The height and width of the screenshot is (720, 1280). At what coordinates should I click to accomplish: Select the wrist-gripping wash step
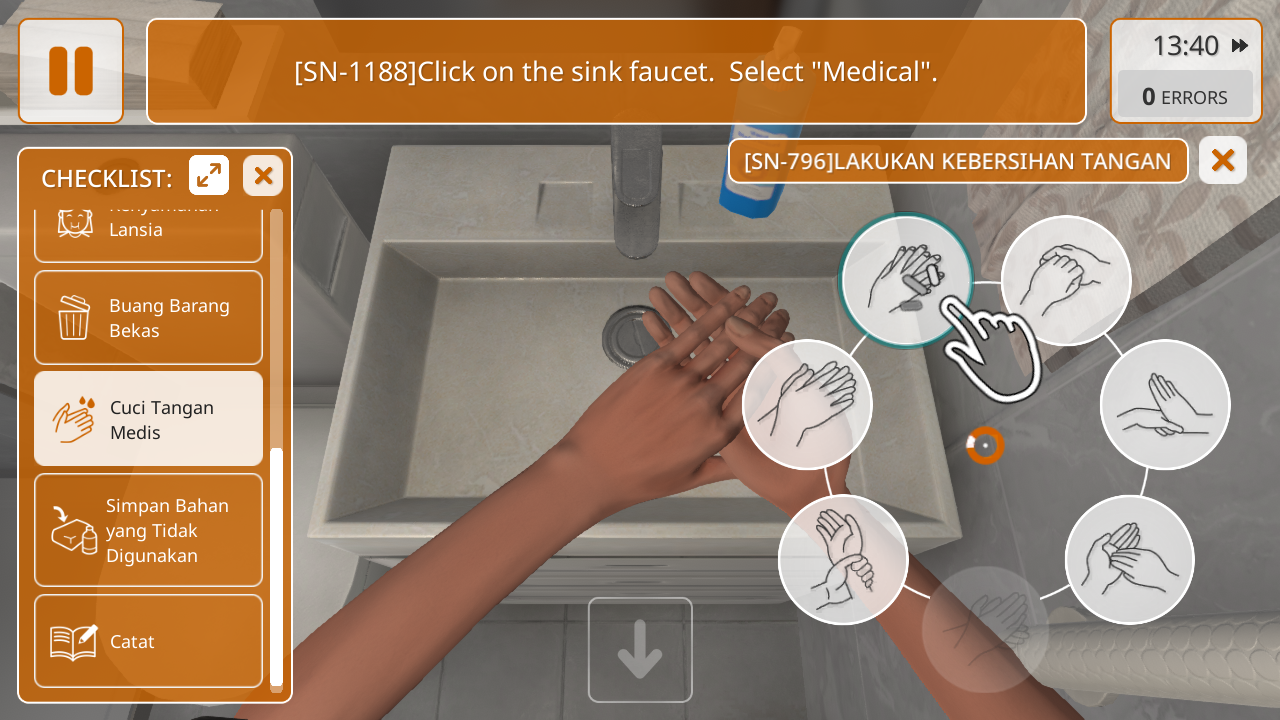coord(843,560)
